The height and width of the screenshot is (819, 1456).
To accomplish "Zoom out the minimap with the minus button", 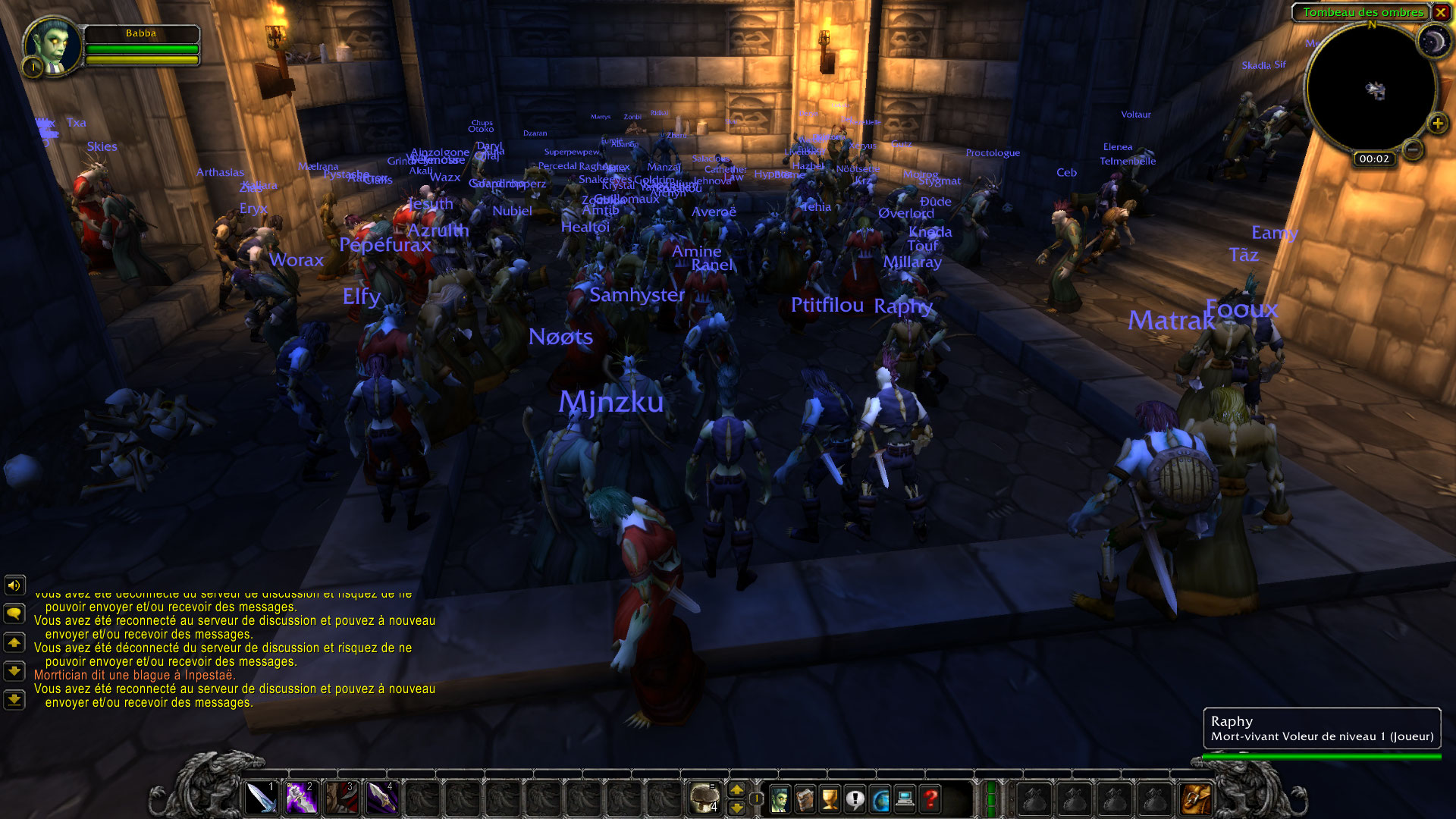I will (x=1412, y=149).
